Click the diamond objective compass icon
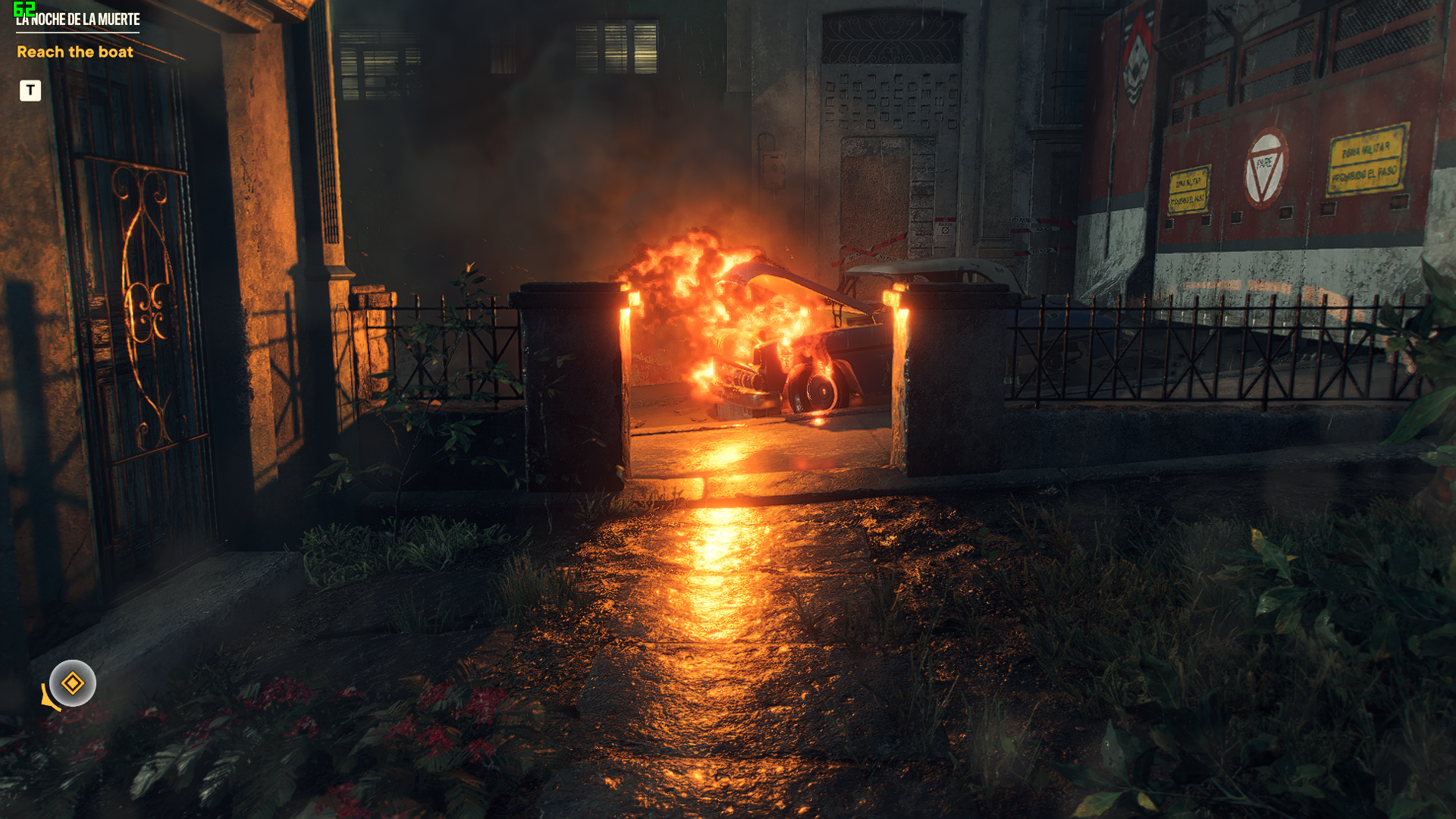1456x819 pixels. click(73, 683)
